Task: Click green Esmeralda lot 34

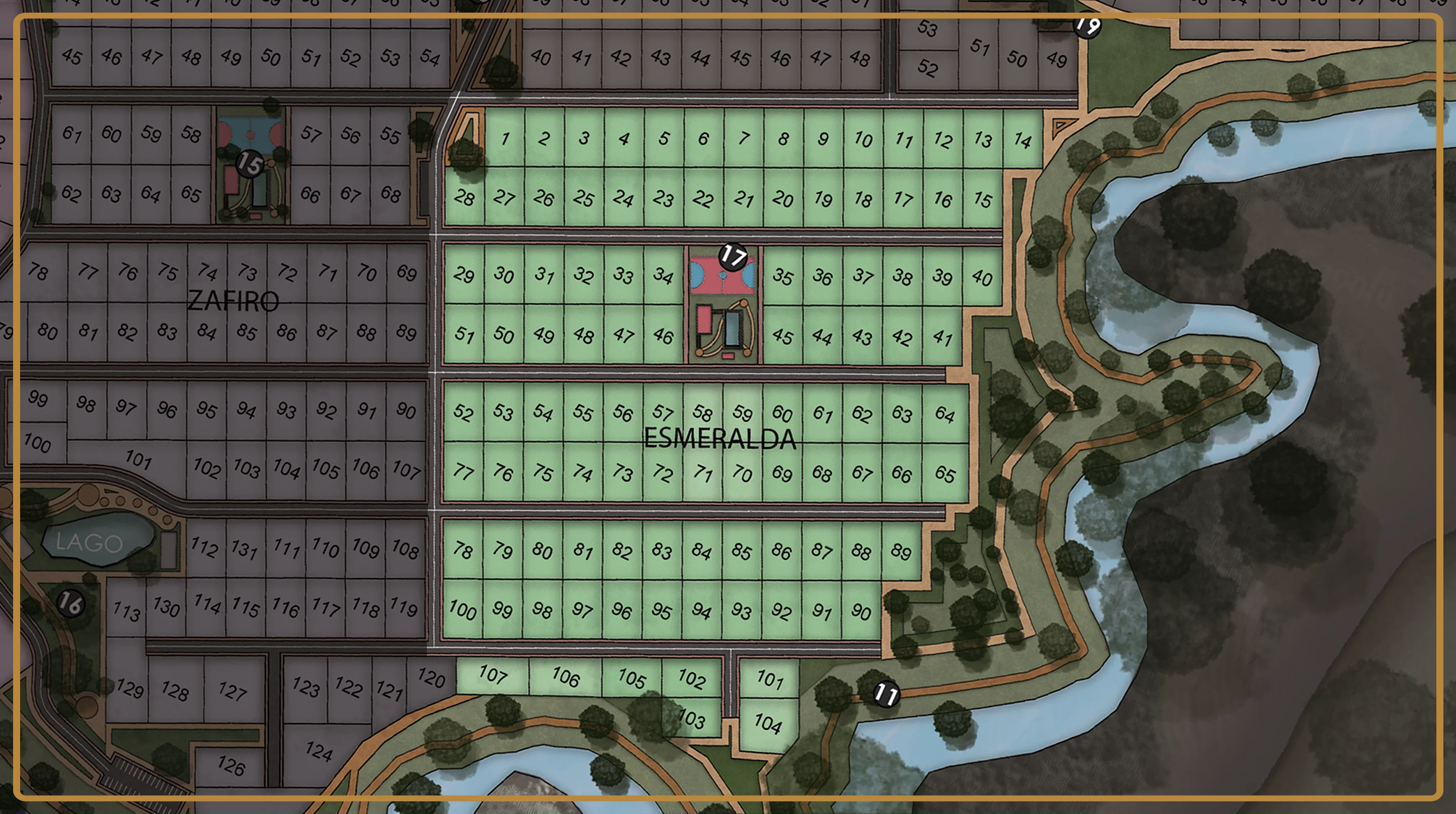Action: tap(663, 276)
